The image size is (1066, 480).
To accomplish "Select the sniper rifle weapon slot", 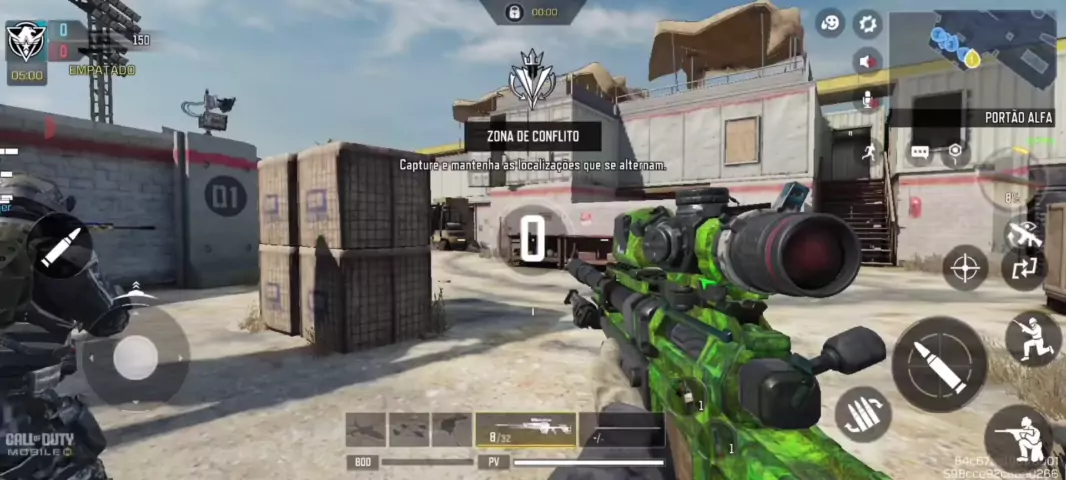I will 526,429.
